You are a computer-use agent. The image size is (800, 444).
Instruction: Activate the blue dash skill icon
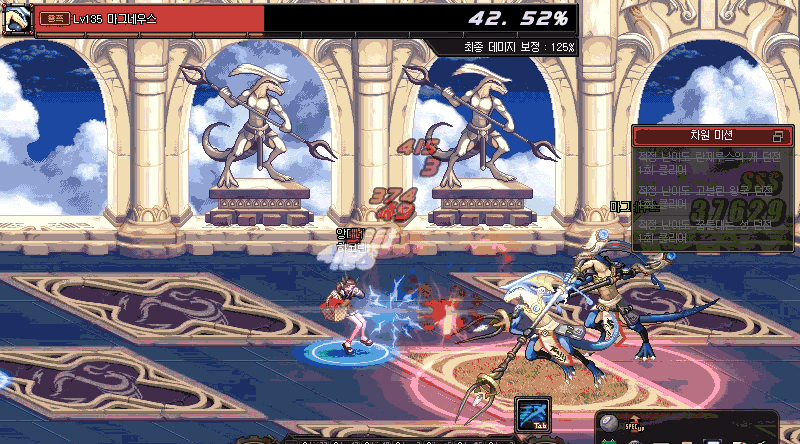[x=533, y=414]
